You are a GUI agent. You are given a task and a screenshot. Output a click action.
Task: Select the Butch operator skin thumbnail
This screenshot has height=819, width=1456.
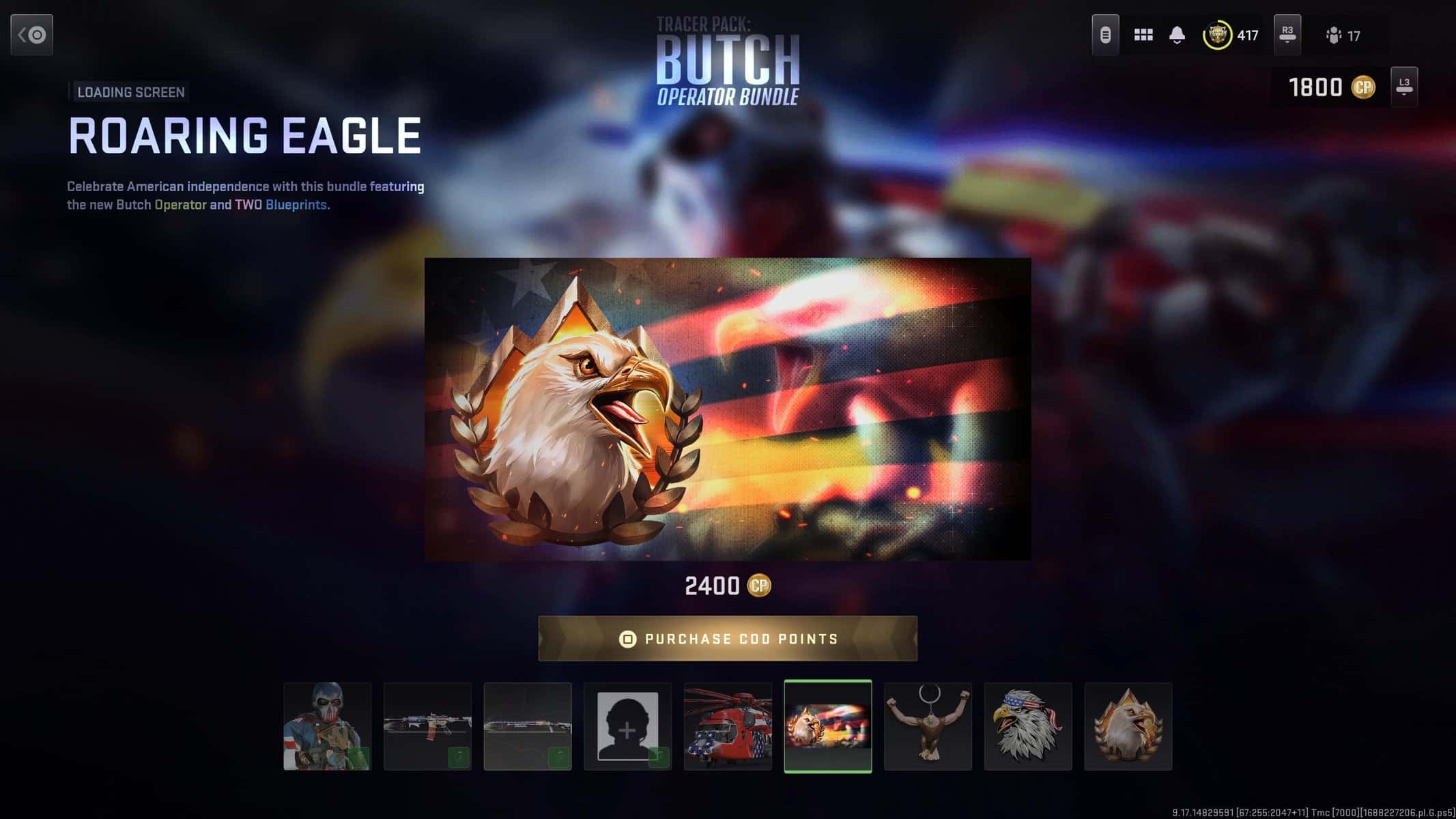point(328,725)
